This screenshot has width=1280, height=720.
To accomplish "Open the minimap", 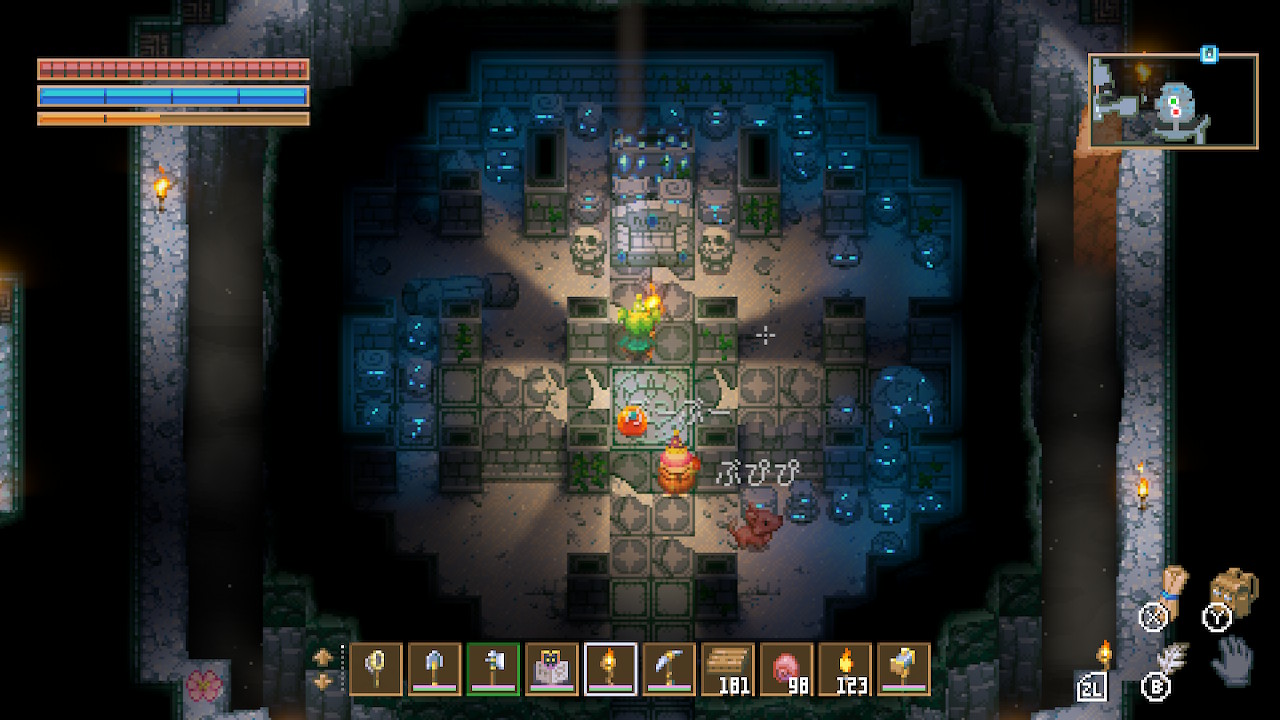I will (x=1172, y=101).
